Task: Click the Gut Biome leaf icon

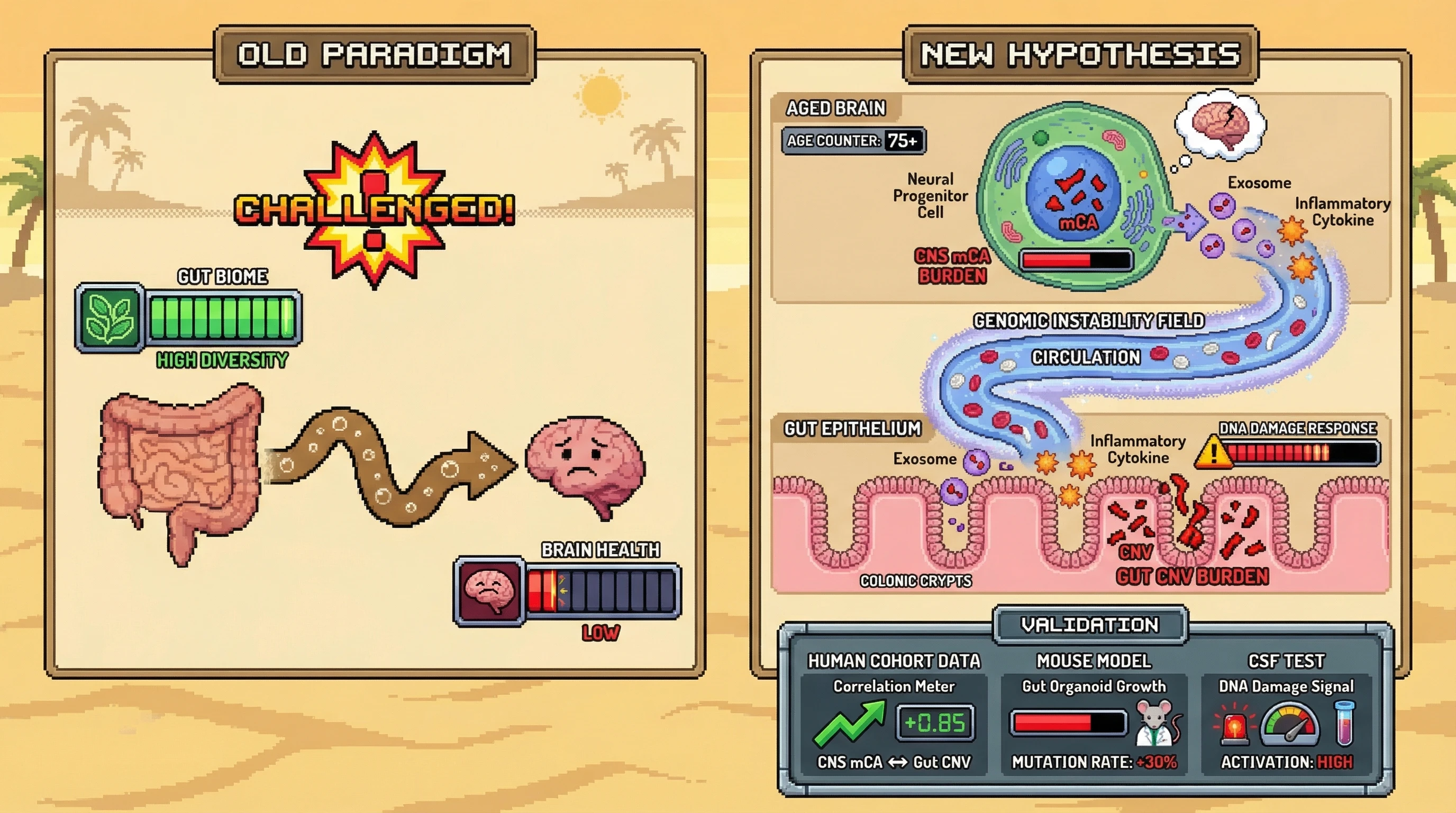Action: [110, 318]
